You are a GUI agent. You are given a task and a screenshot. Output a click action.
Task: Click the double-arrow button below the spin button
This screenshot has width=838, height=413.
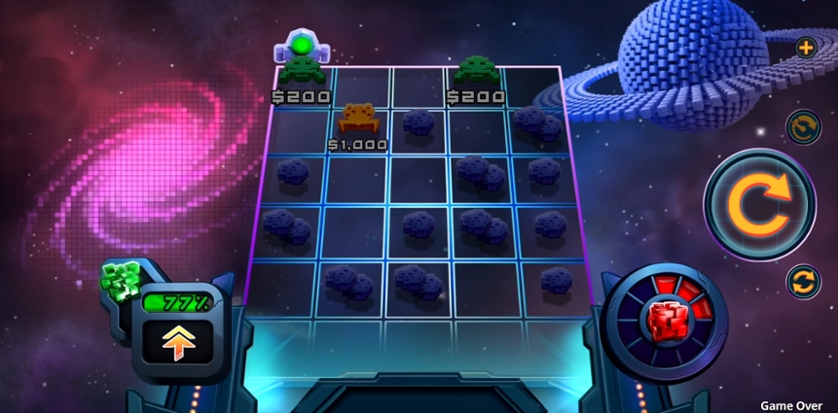(x=802, y=281)
